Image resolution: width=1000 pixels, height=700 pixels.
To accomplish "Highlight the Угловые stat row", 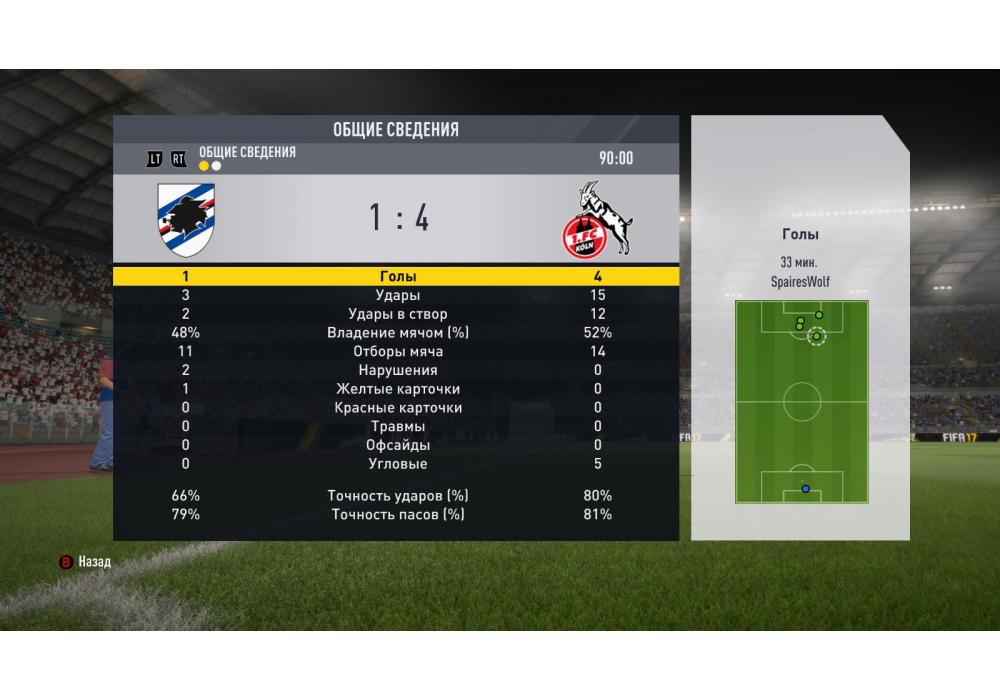I will pyautogui.click(x=398, y=464).
